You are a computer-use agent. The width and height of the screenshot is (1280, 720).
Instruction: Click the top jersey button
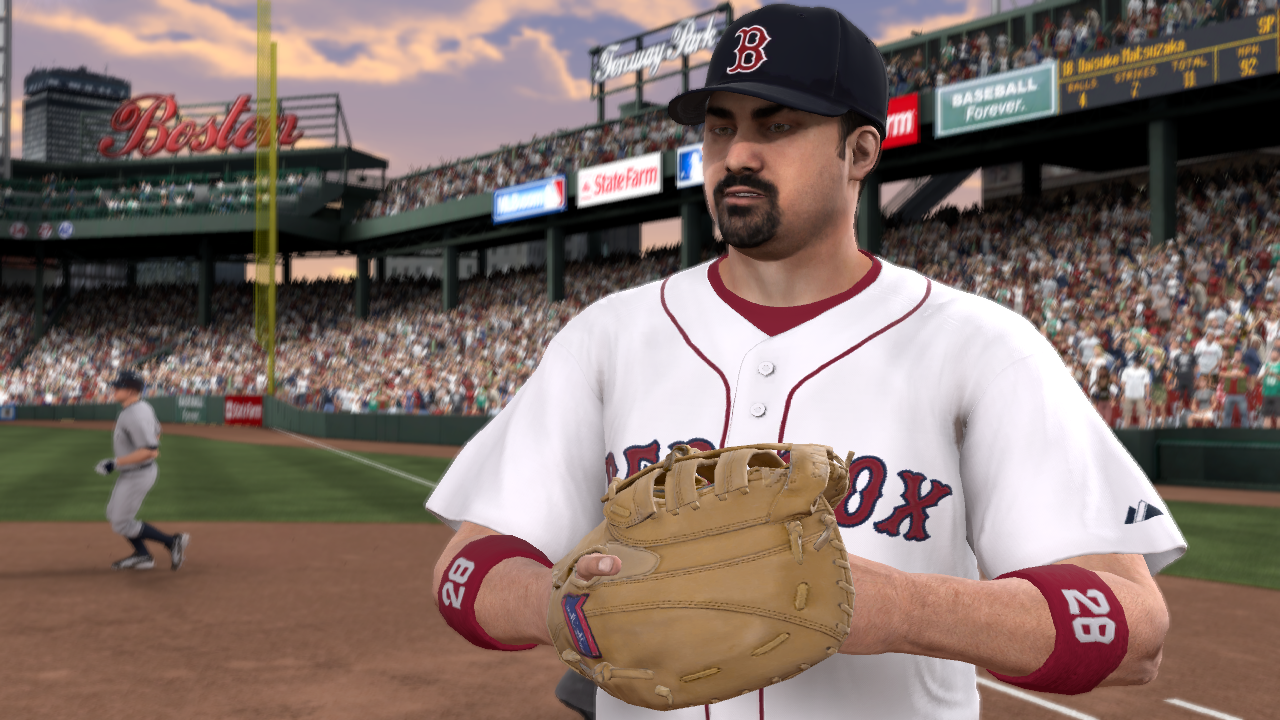[766, 369]
